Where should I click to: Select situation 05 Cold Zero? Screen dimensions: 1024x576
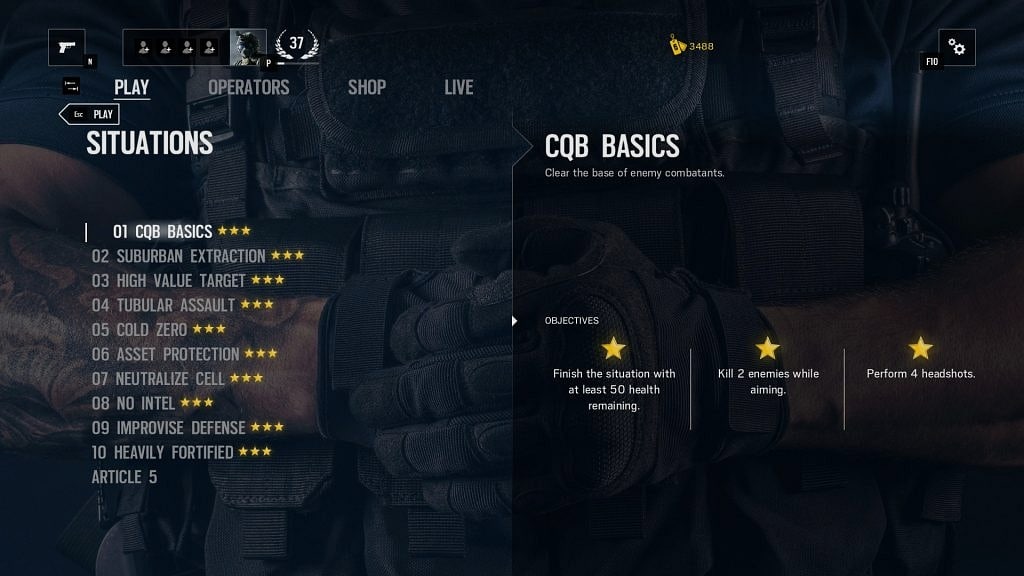pos(140,330)
